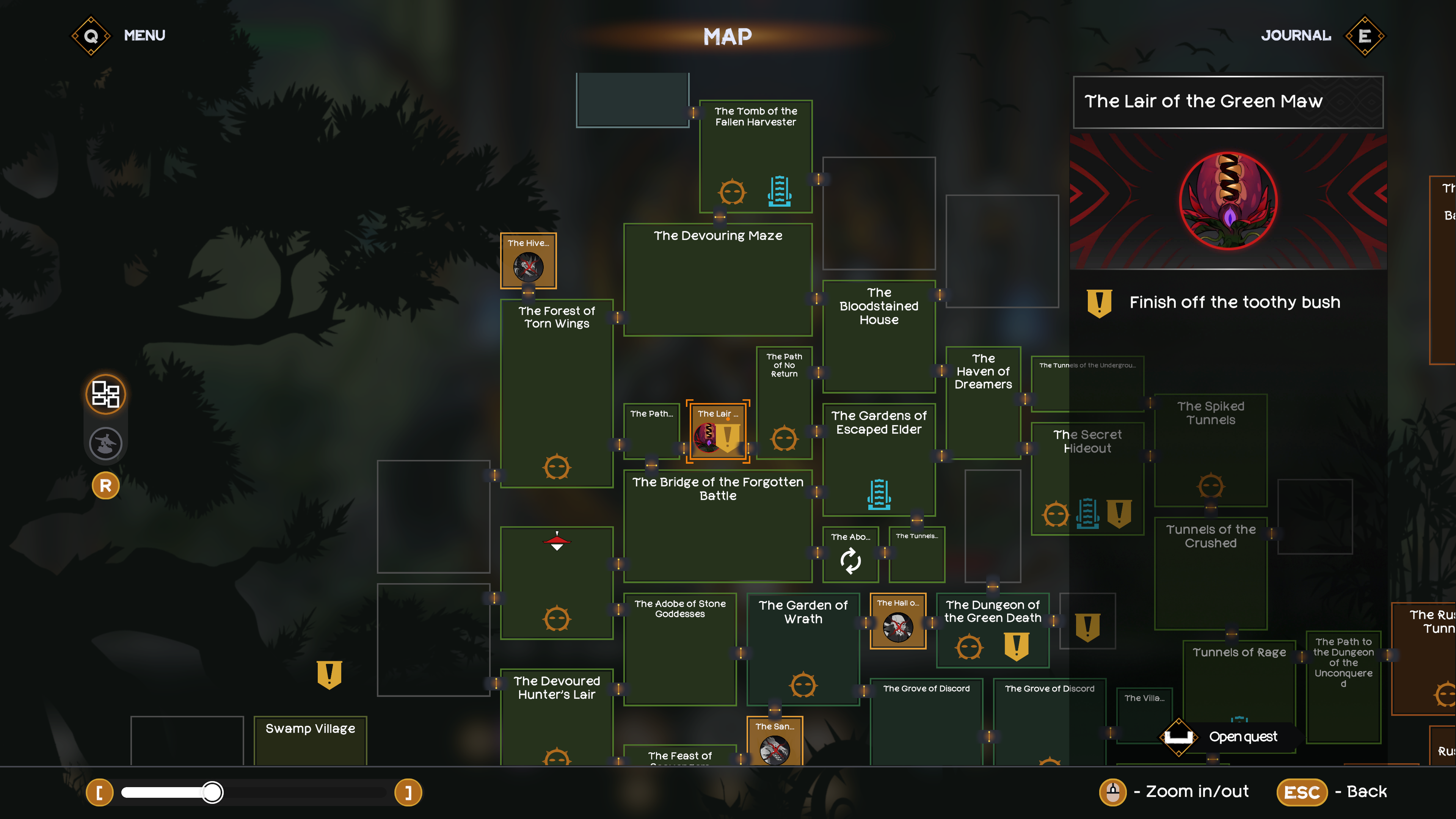Click the shrine icon in The Spiked Tunnels
This screenshot has width=1456, height=819.
coord(1211,486)
